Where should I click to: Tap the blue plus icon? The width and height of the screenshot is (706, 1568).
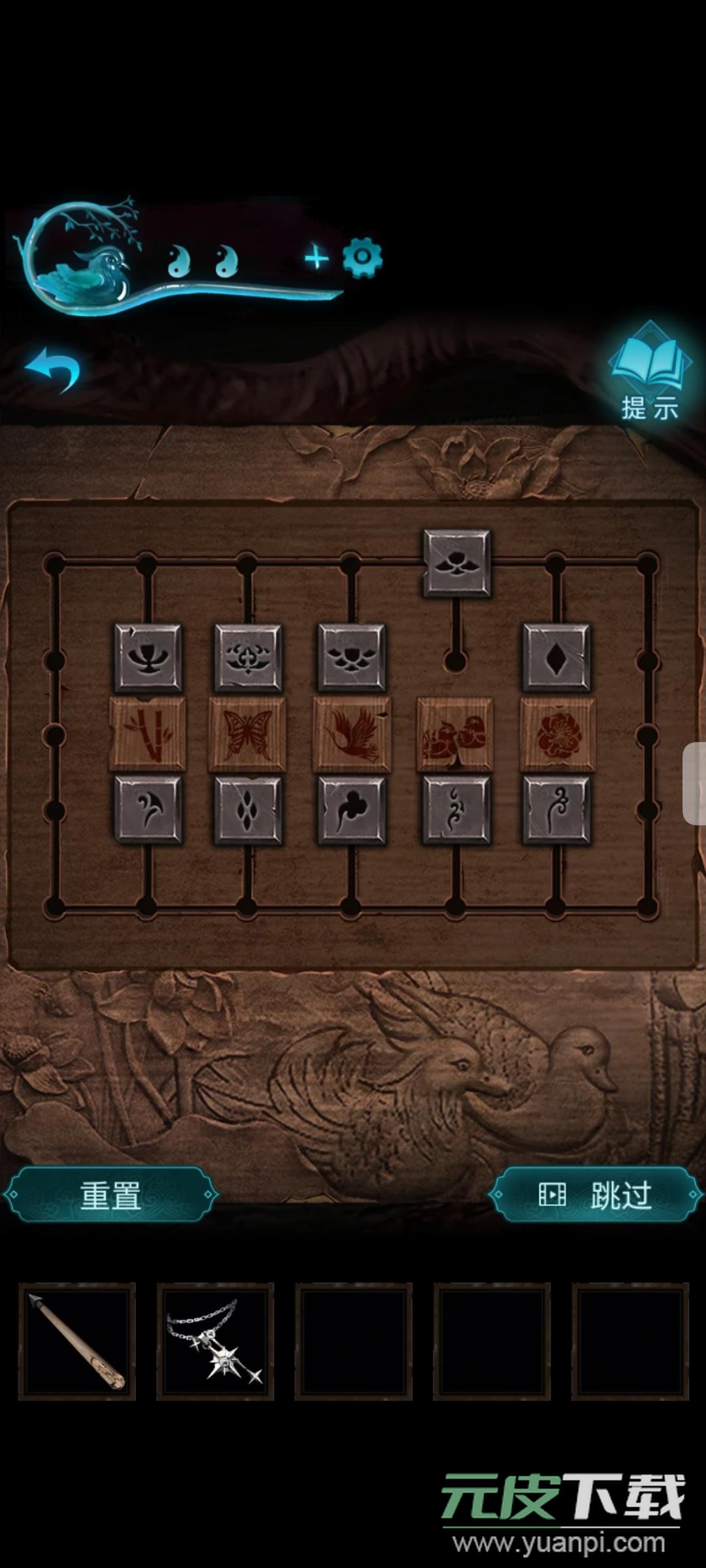pos(316,258)
